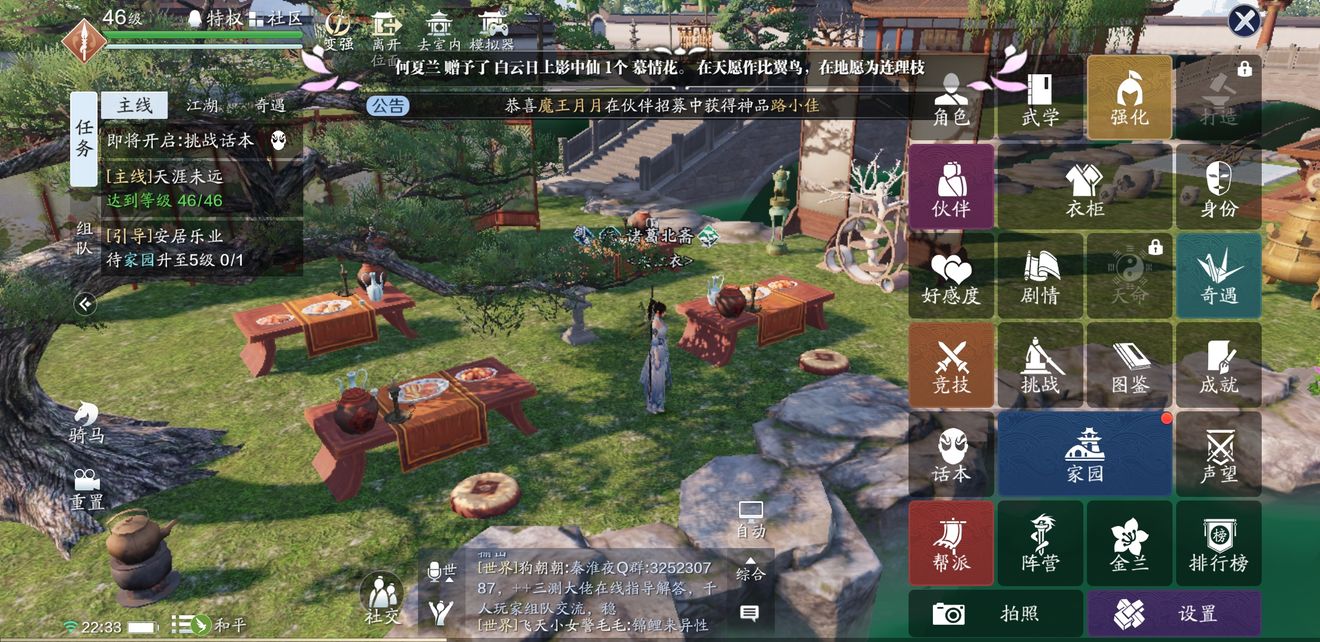This screenshot has width=1320, height=642.
Task: Open the 角色 character menu
Action: [x=951, y=98]
